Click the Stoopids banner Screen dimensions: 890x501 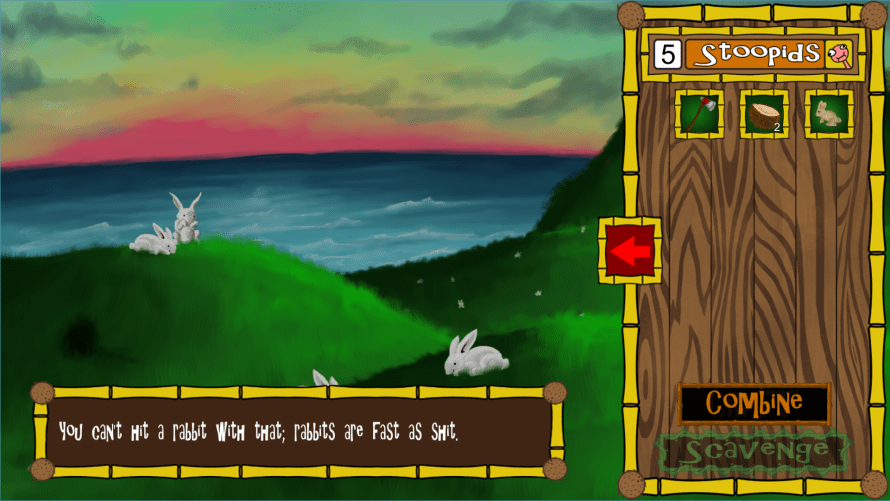point(757,54)
